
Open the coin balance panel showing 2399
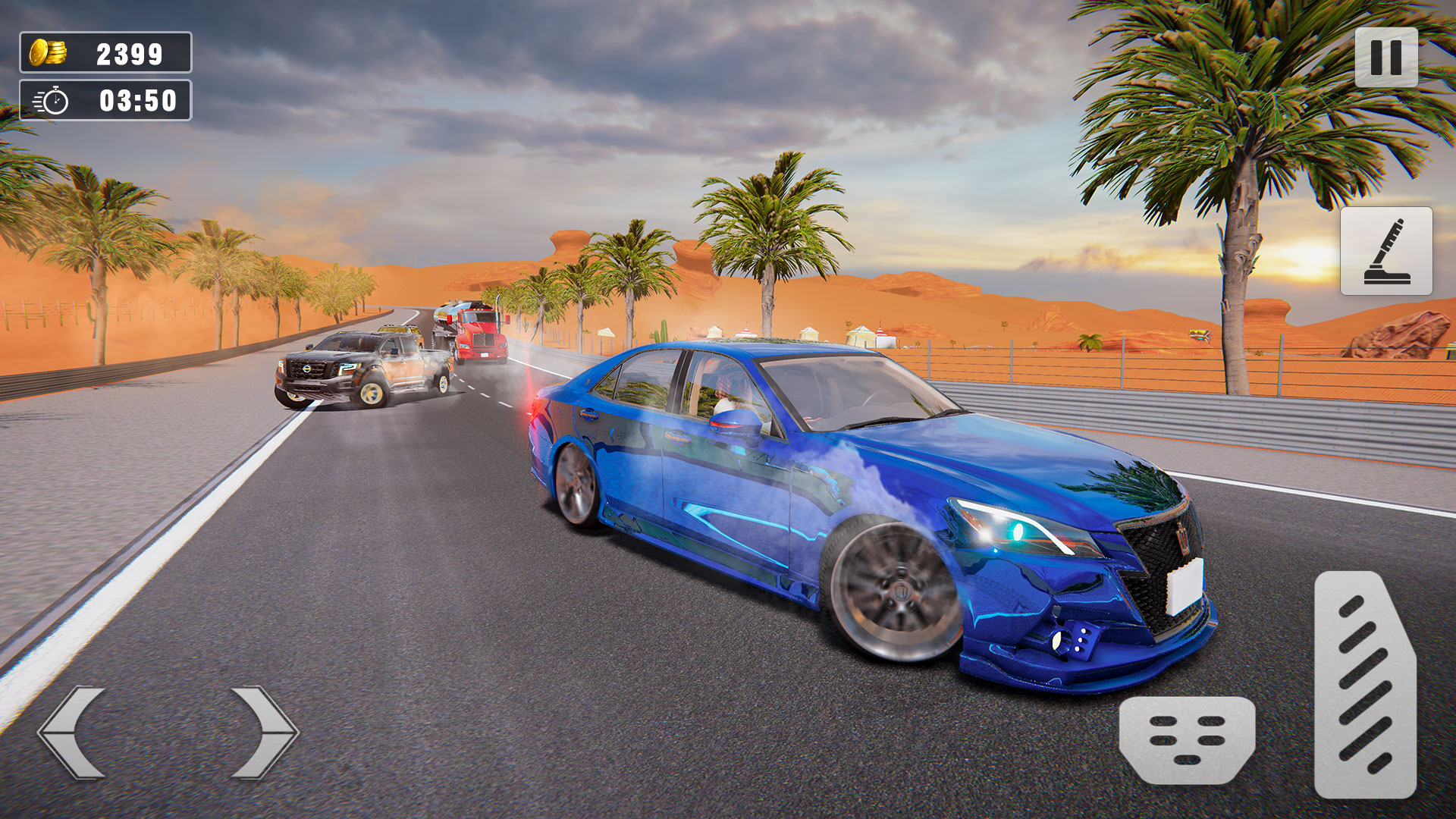[106, 52]
